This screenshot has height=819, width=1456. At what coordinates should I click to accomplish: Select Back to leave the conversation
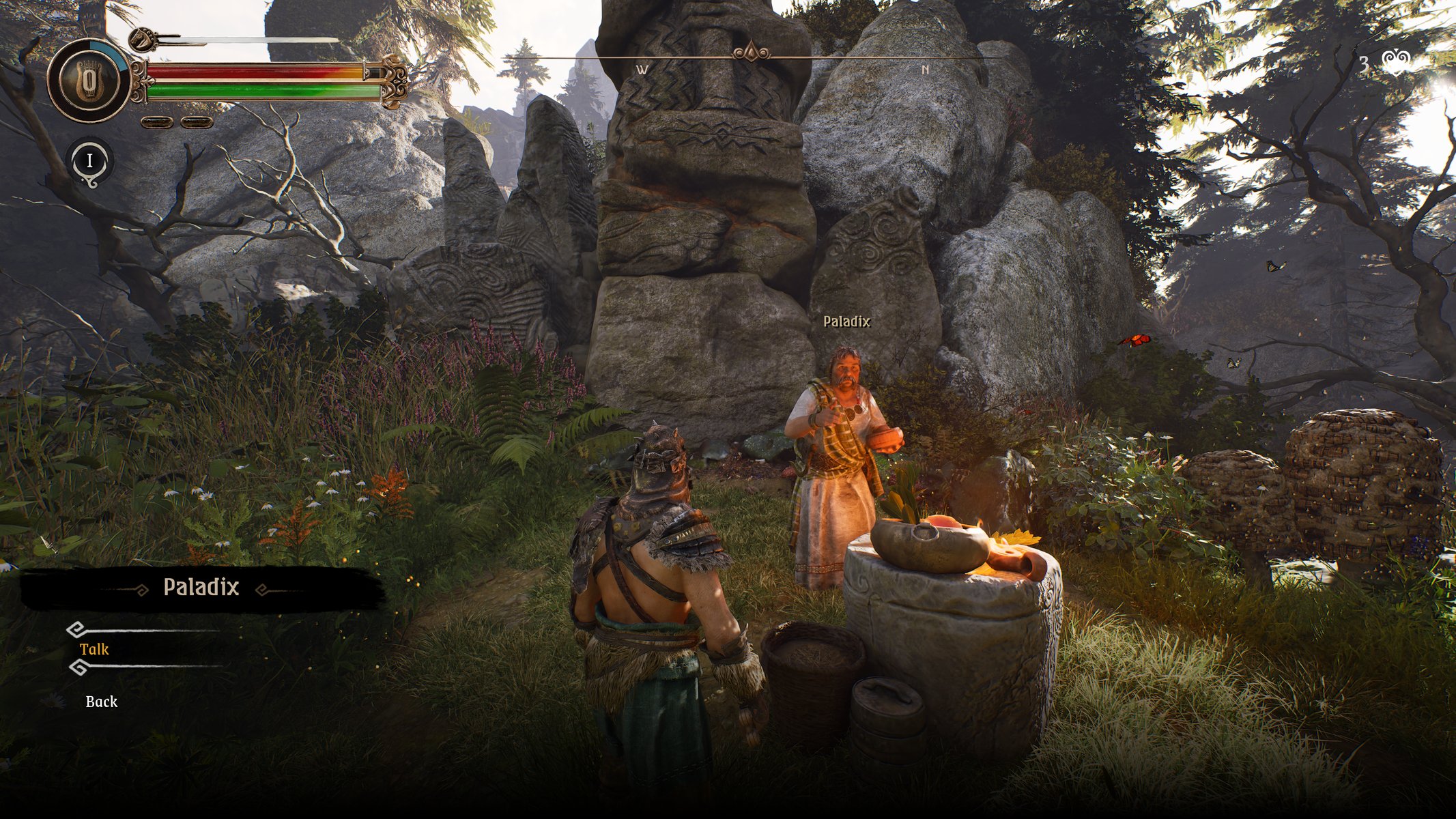pos(102,702)
